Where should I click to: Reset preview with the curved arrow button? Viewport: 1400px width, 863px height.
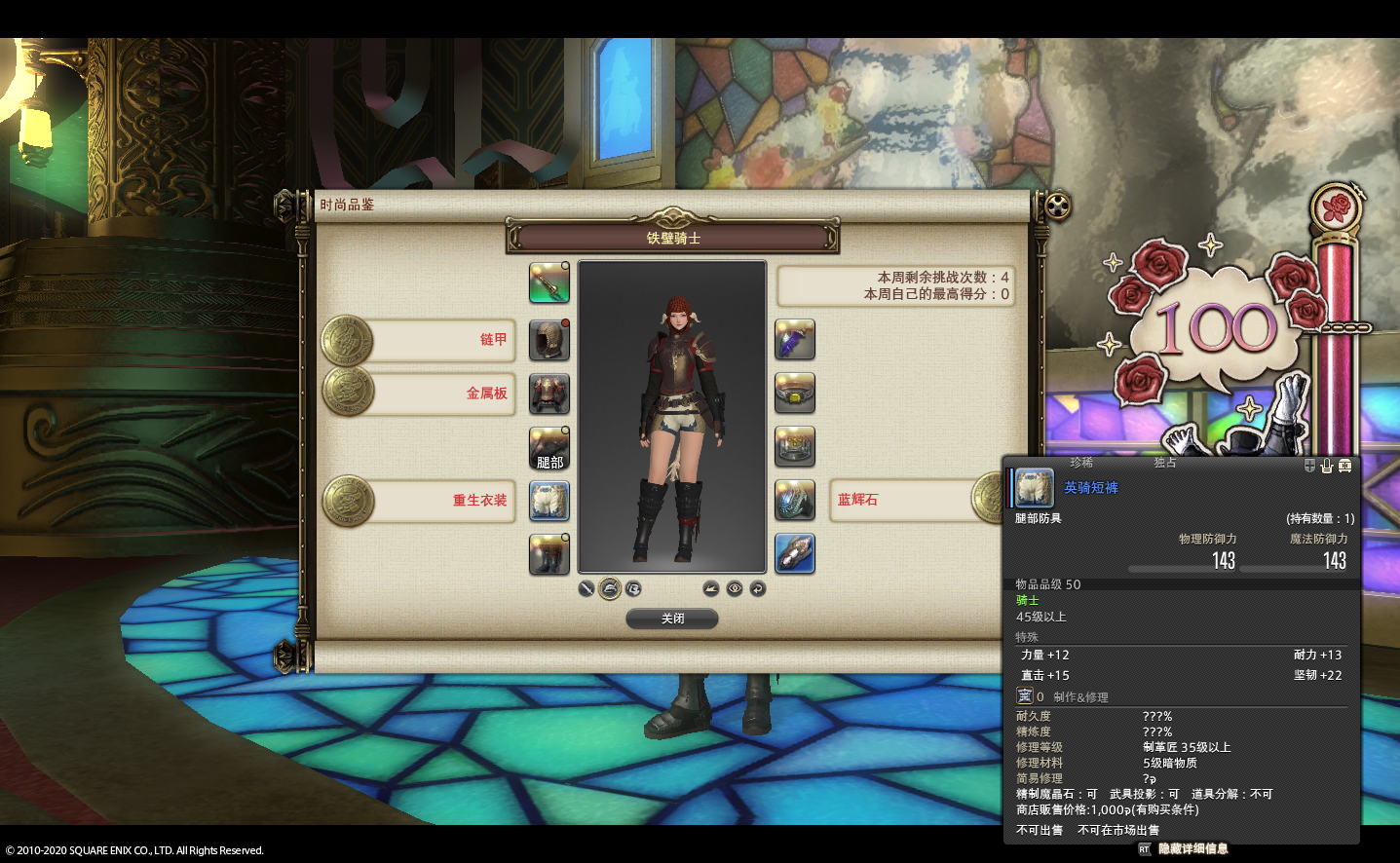[758, 588]
